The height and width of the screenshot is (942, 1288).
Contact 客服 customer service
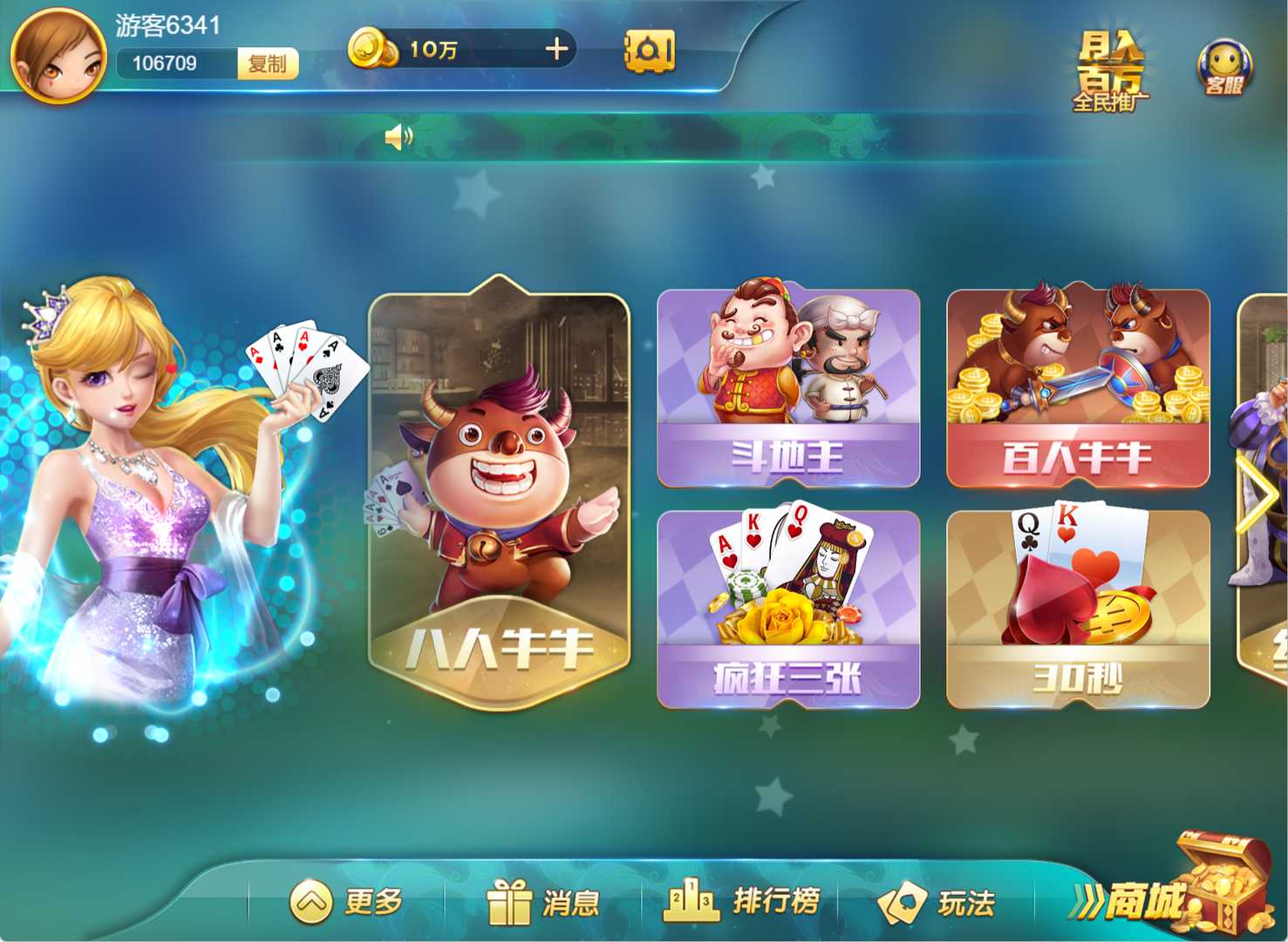pos(1224,68)
